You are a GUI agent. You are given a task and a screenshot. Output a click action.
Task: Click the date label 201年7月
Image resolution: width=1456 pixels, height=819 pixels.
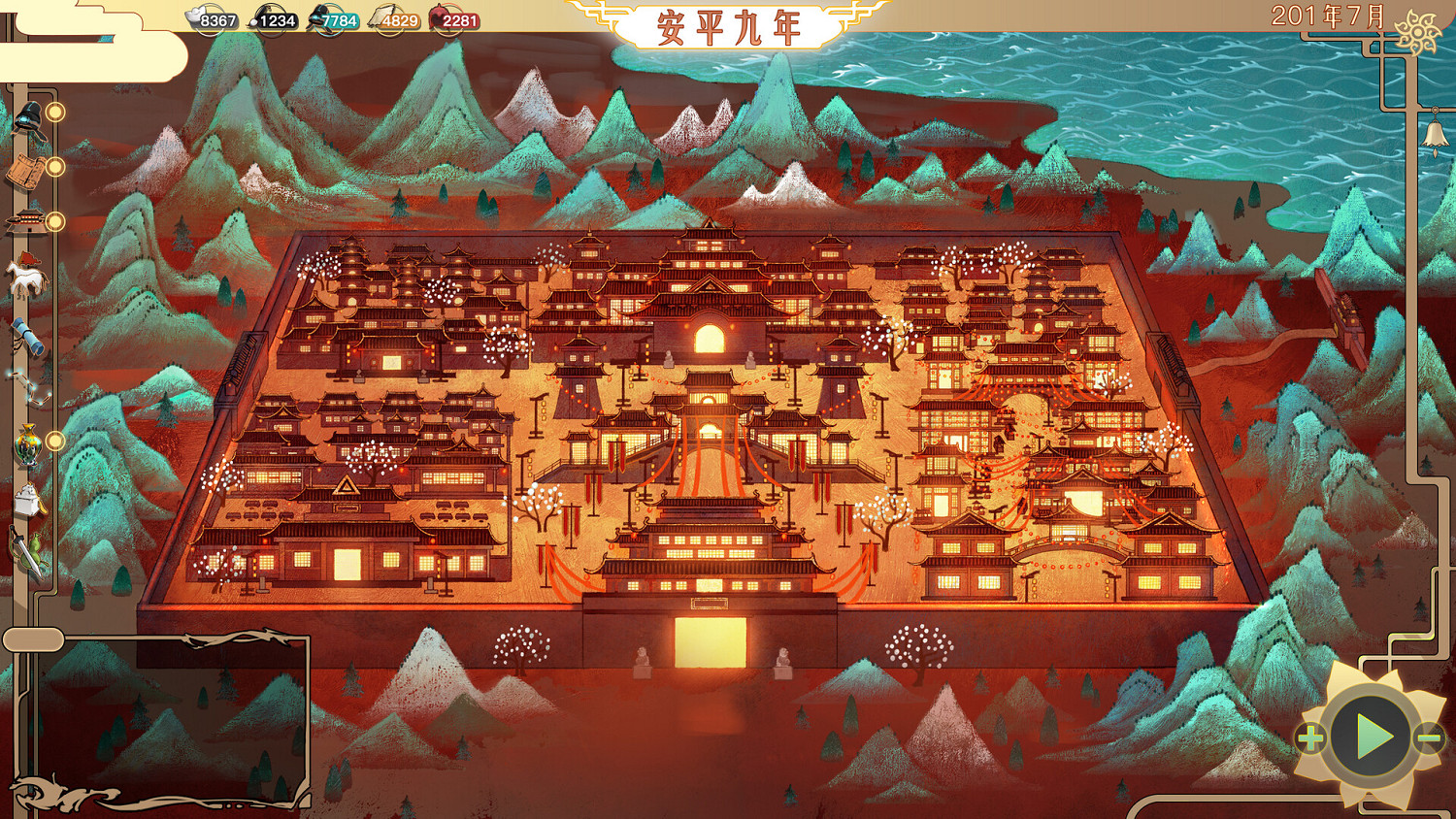coord(1328,14)
